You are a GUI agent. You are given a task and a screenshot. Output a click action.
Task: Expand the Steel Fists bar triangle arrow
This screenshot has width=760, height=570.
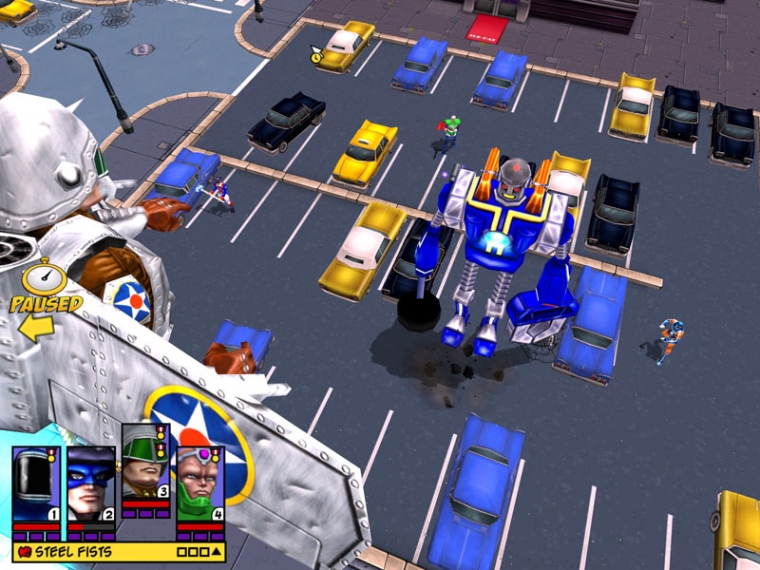216,551
